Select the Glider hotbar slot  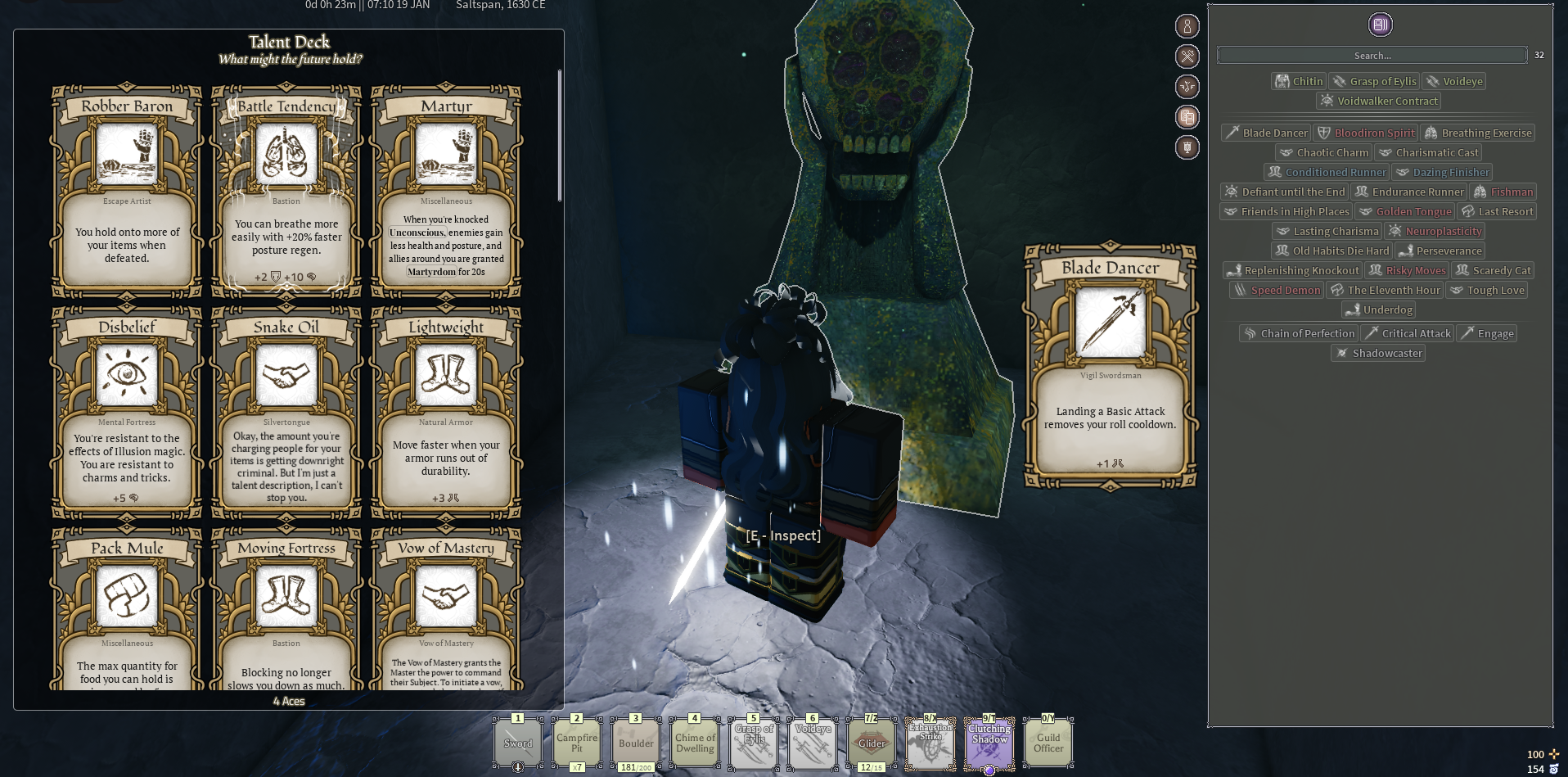tap(872, 743)
